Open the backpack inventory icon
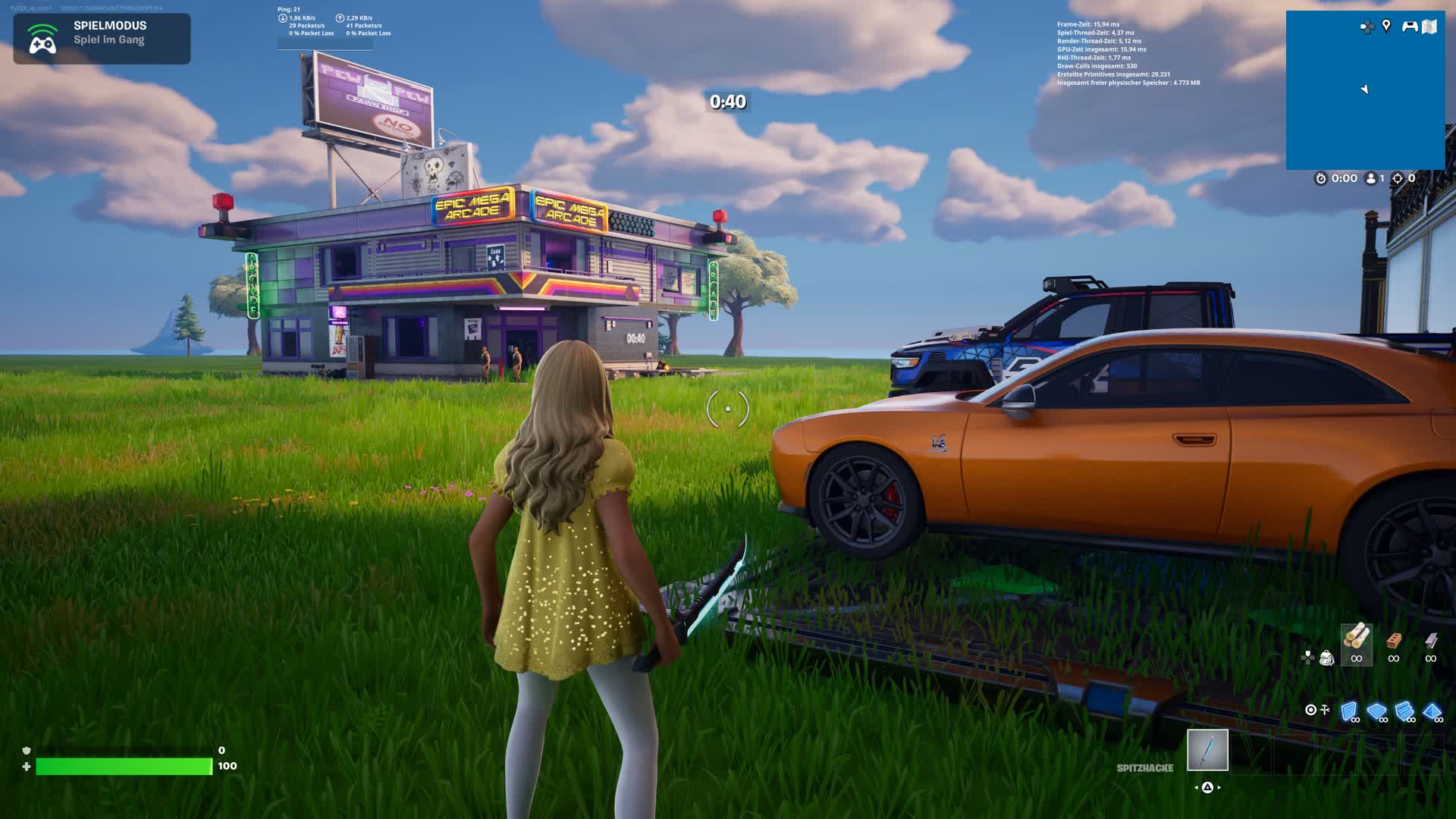The image size is (1456, 819). (x=1326, y=657)
